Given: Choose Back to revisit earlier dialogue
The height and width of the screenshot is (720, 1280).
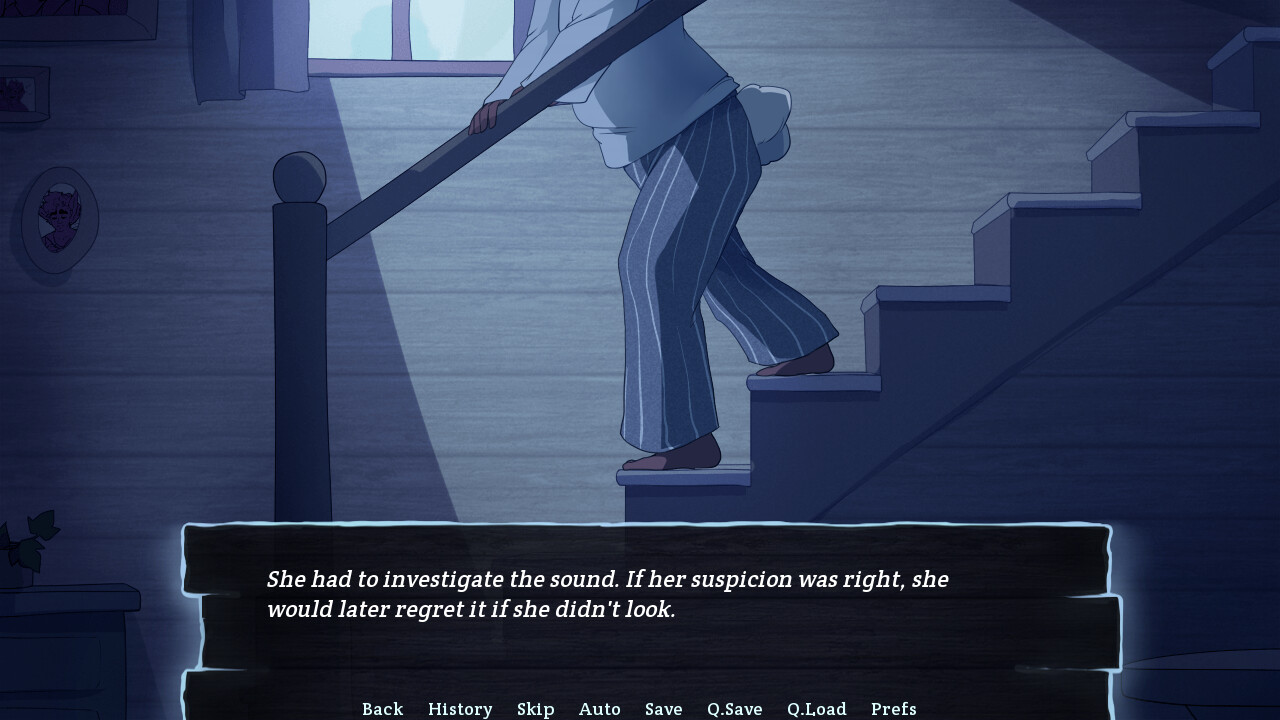Looking at the screenshot, I should point(382,709).
